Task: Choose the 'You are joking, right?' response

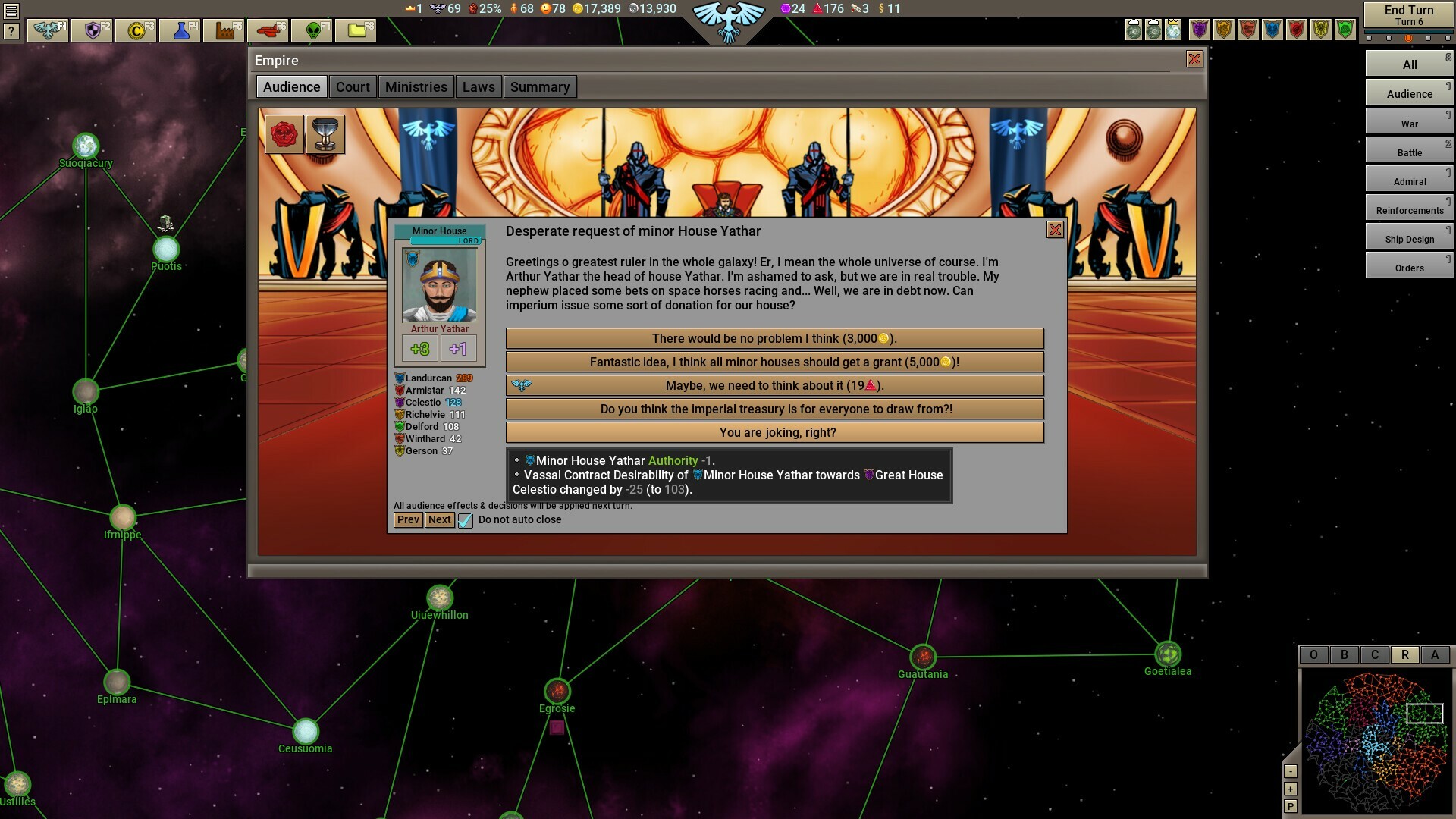Action: [x=775, y=432]
